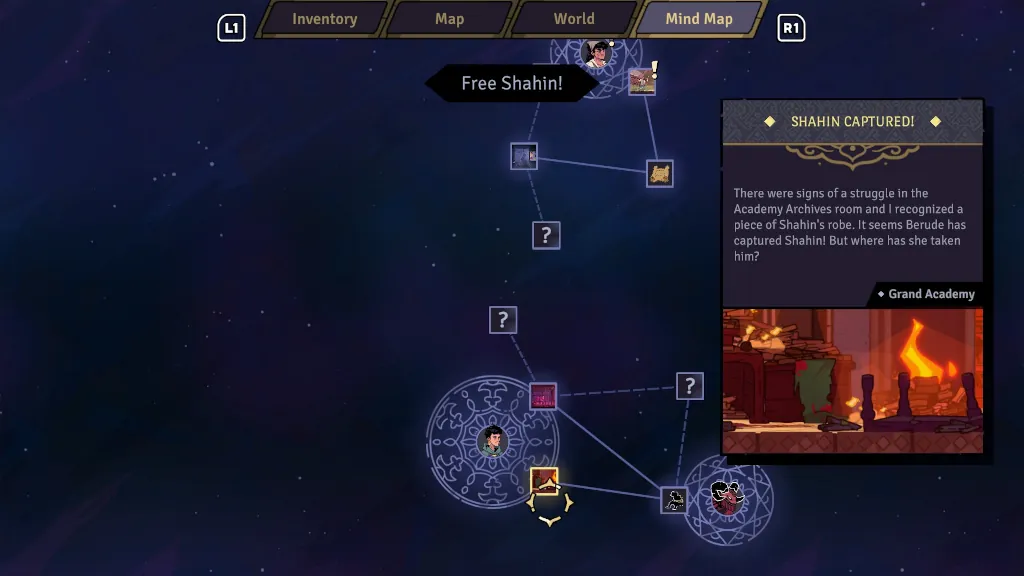Select the exclamation-marked clue node

[642, 81]
